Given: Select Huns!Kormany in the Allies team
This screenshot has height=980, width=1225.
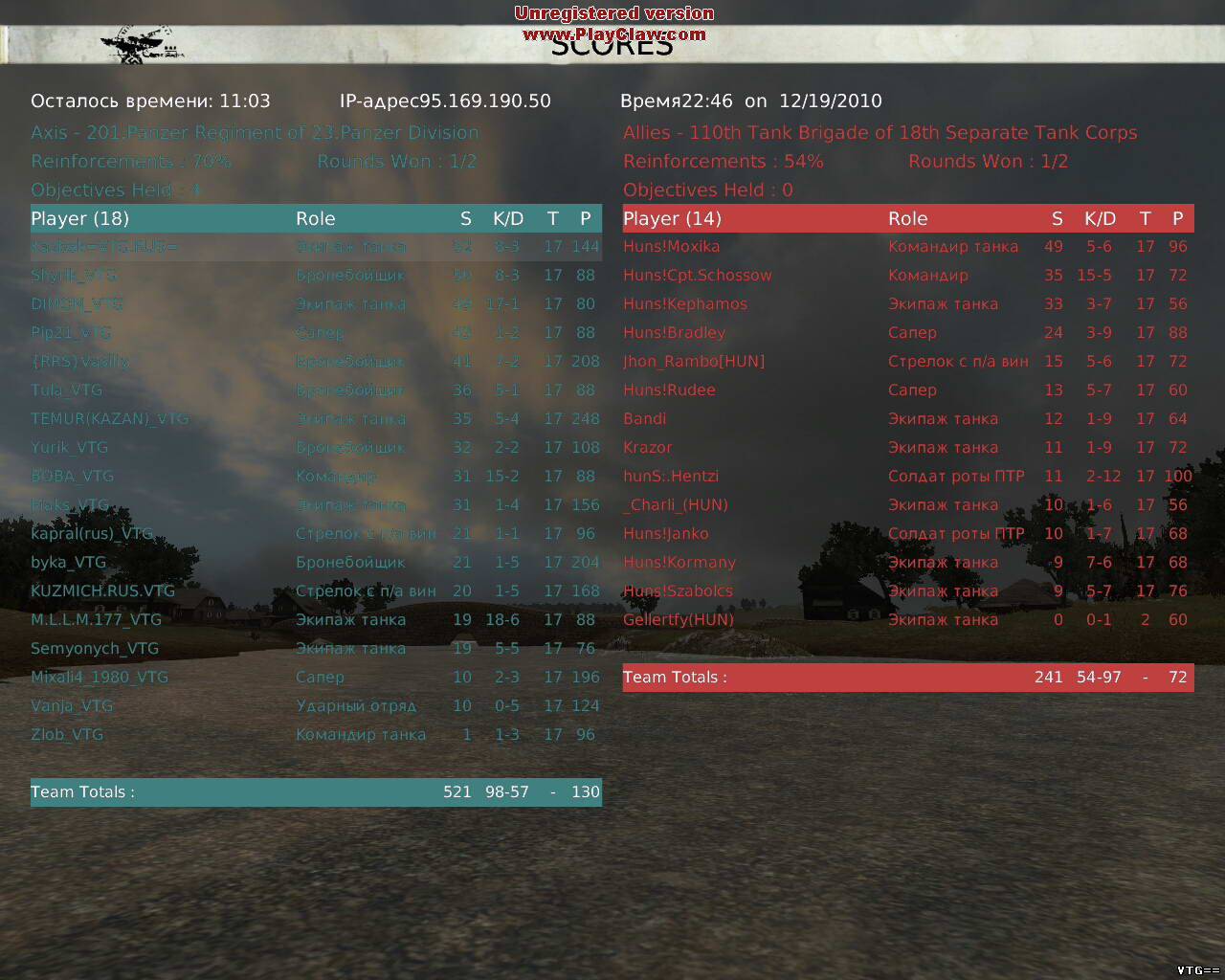Looking at the screenshot, I should pyautogui.click(x=679, y=563).
